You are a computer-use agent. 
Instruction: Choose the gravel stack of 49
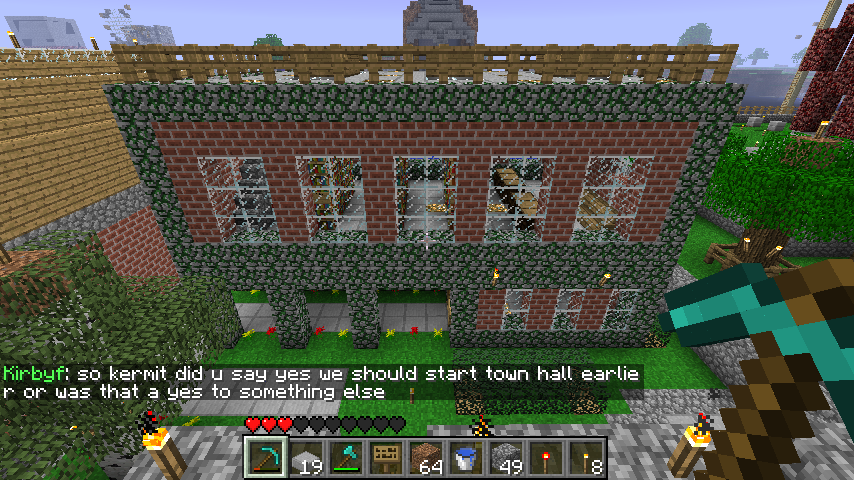(x=506, y=458)
